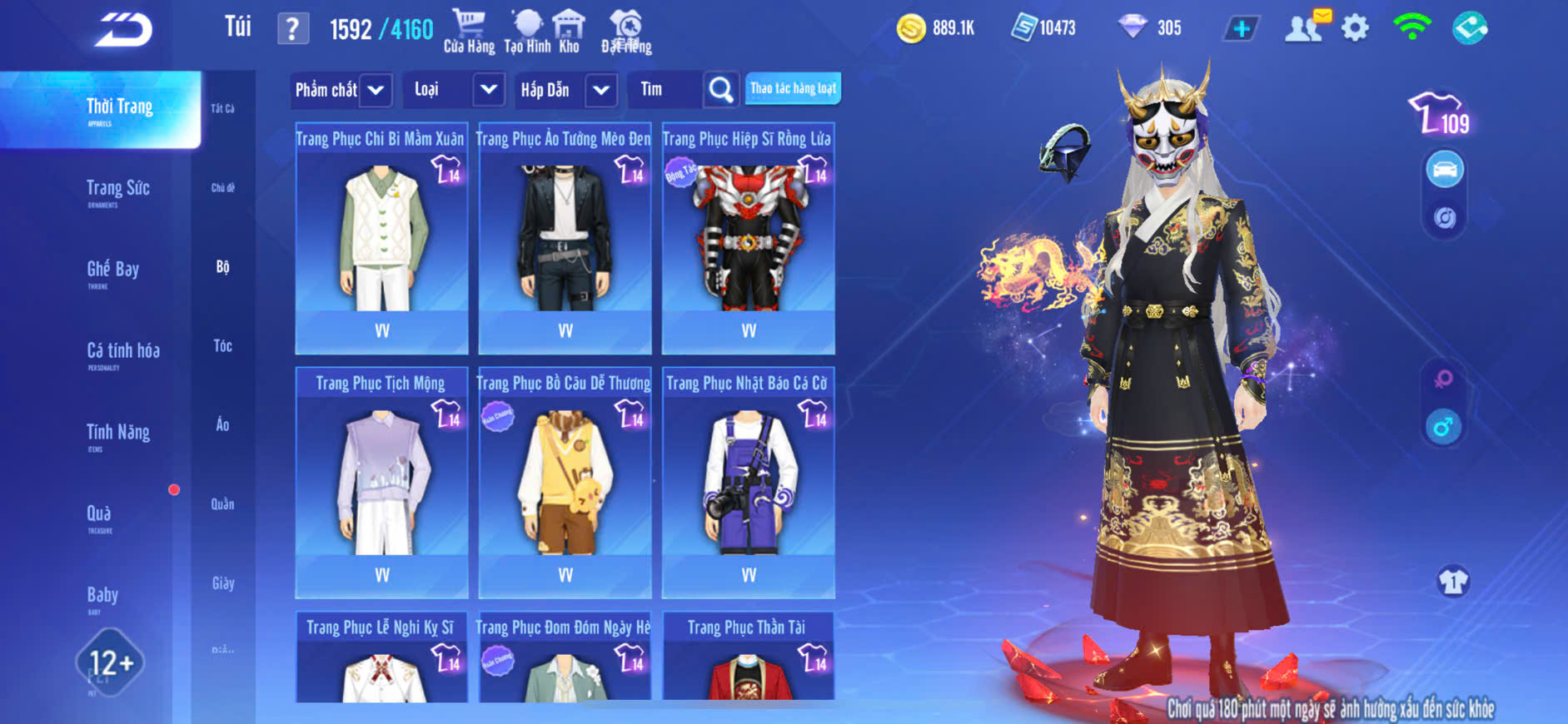Activate Thao tác hàng loạt button

pos(793,88)
